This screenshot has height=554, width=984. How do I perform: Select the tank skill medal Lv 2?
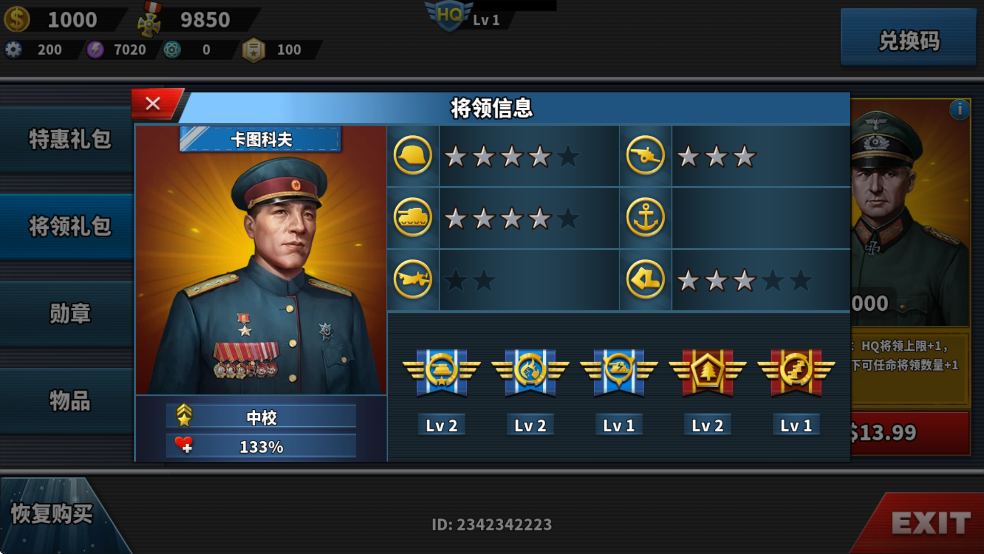(441, 372)
